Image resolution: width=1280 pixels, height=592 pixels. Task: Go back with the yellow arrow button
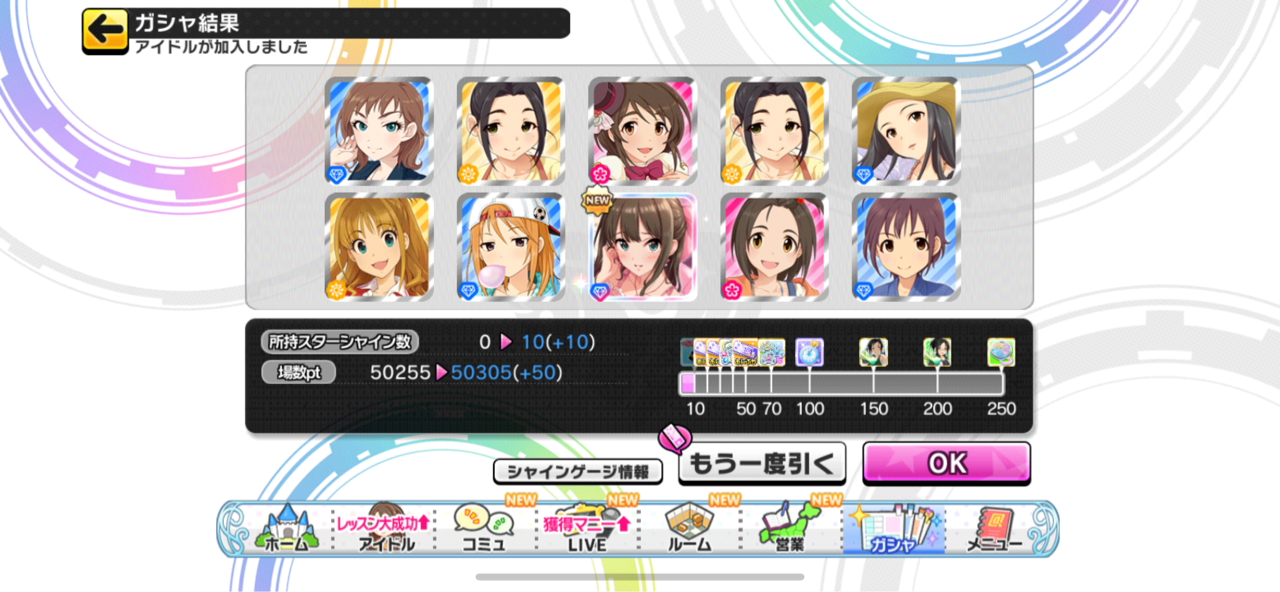[x=104, y=31]
